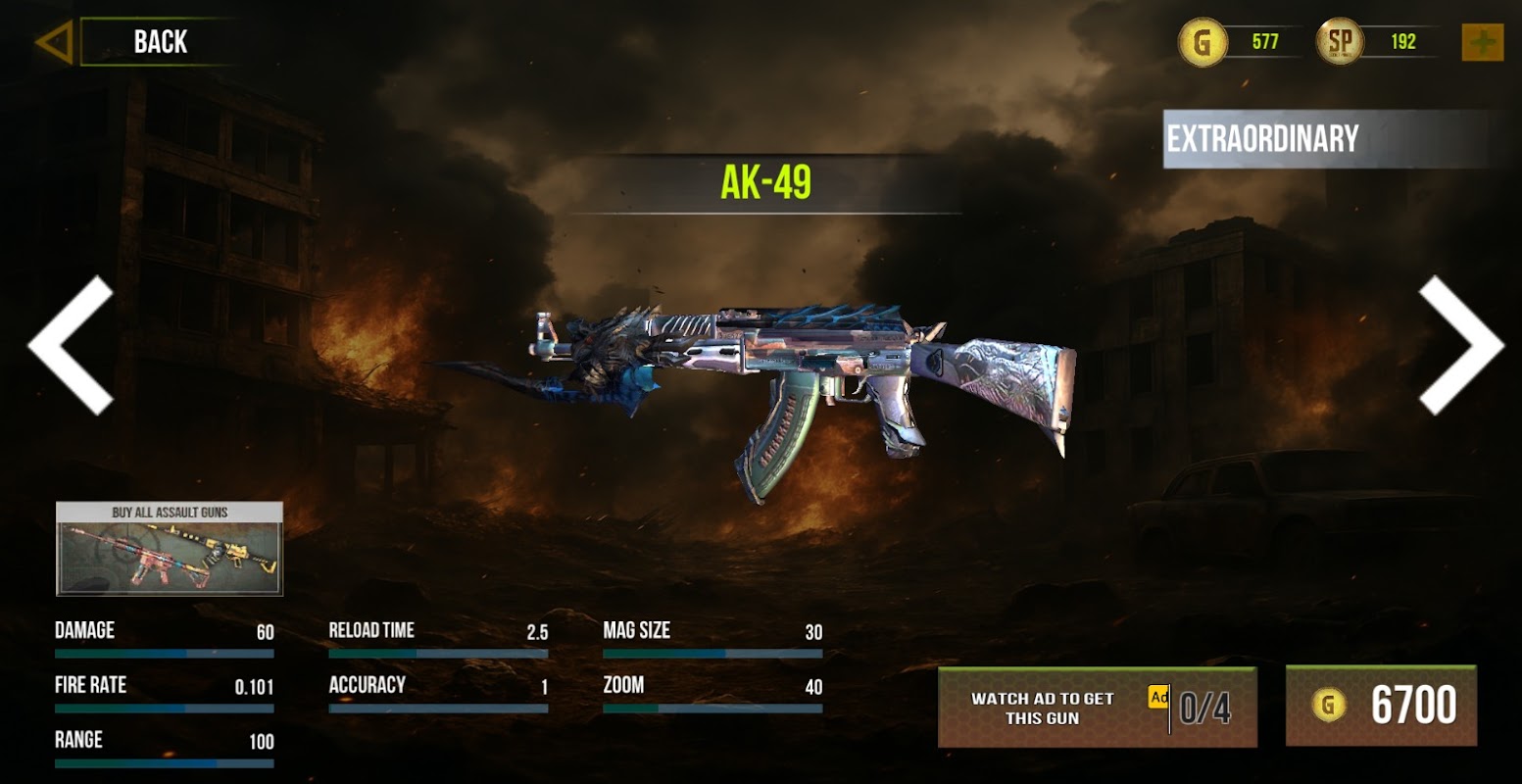Watch ad to get this gun
This screenshot has width=1522, height=784.
(1097, 708)
